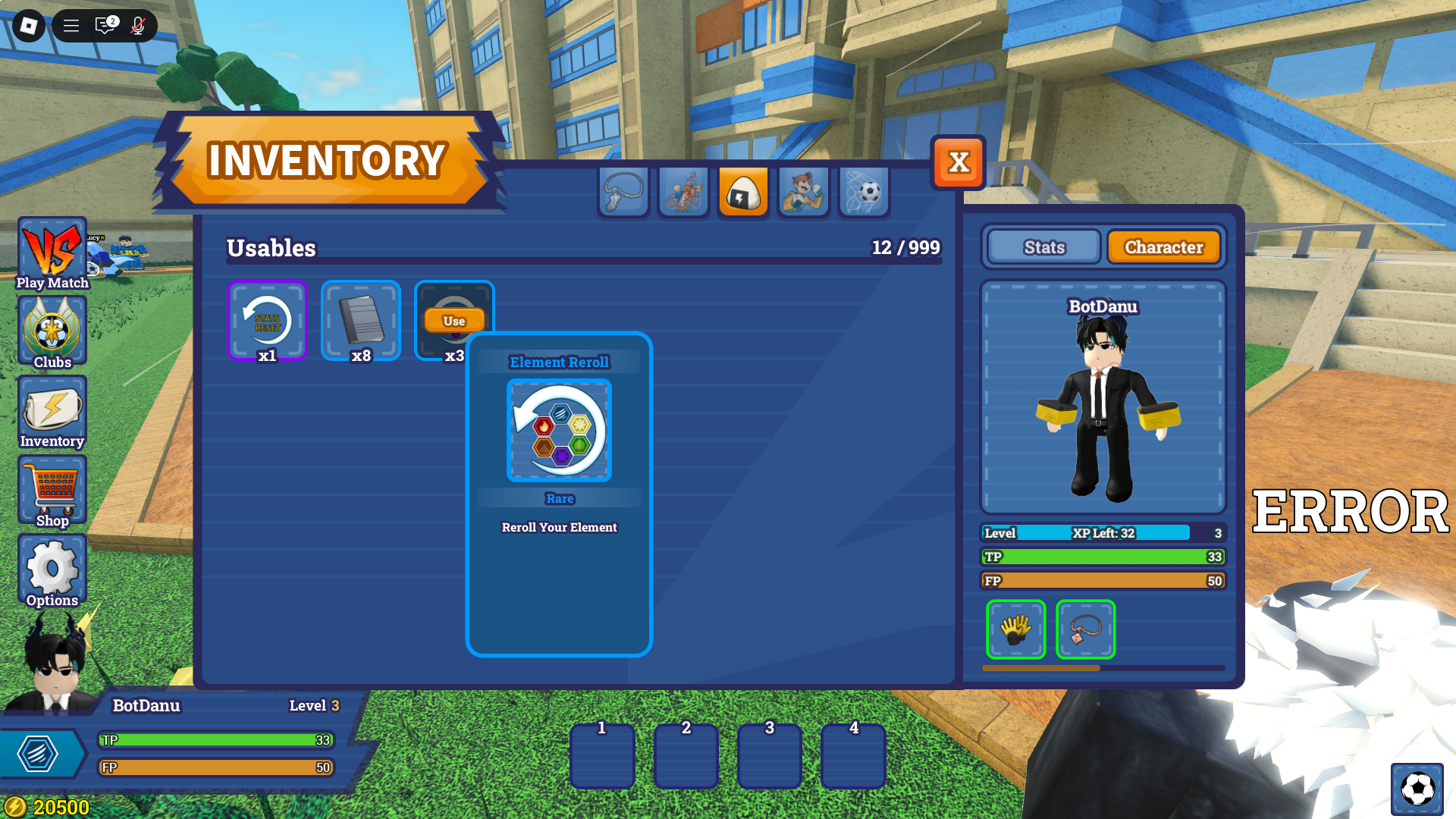Click the green TP progress bar
1456x819 pixels.
(1100, 557)
